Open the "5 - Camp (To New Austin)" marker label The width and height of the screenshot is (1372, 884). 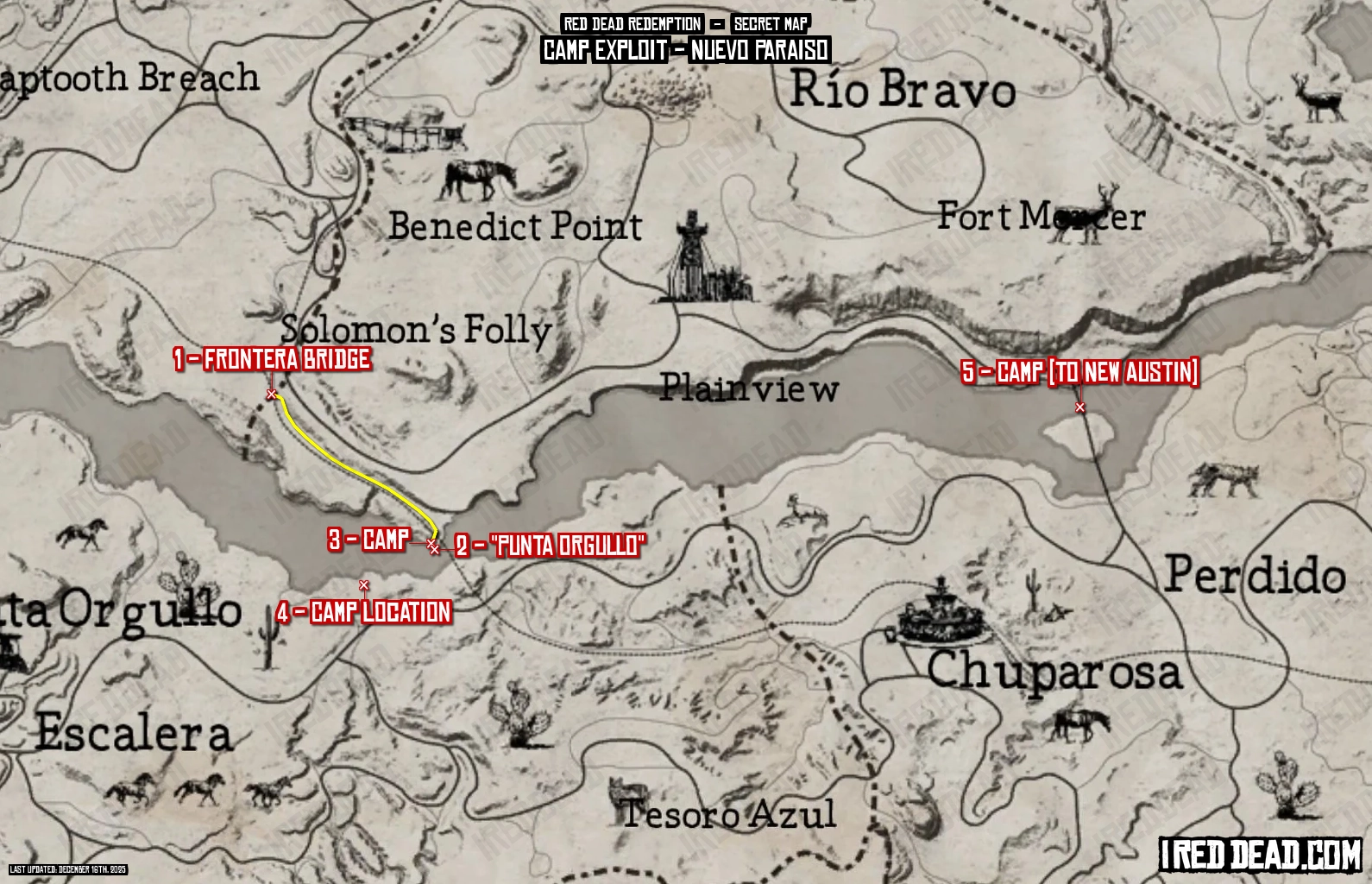(x=1079, y=372)
